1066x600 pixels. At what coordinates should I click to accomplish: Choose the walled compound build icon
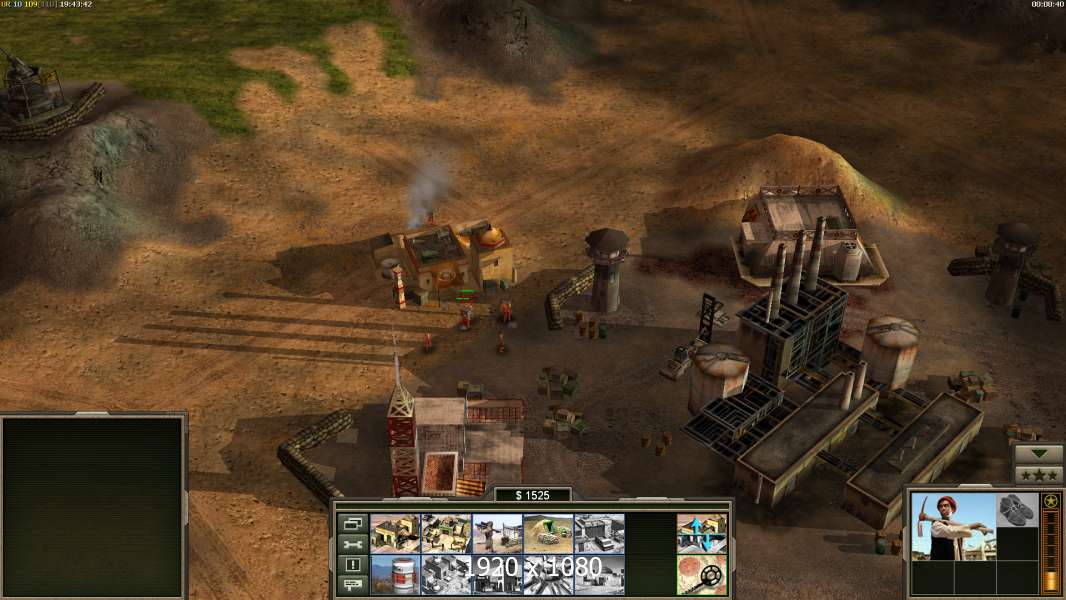click(446, 533)
